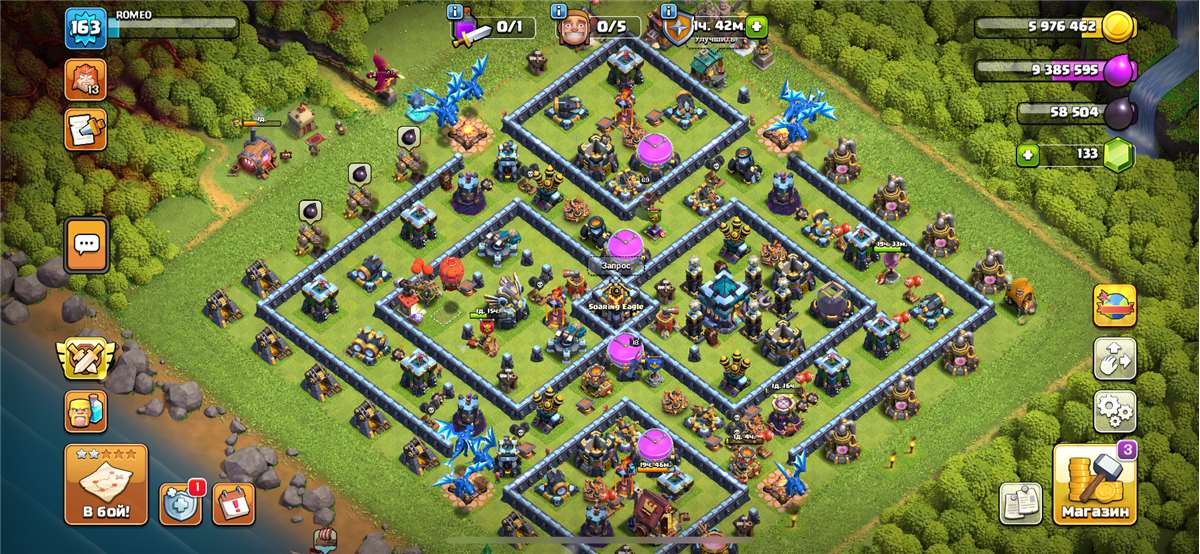
Task: Open the shield icon with red alert
Action: 180,503
